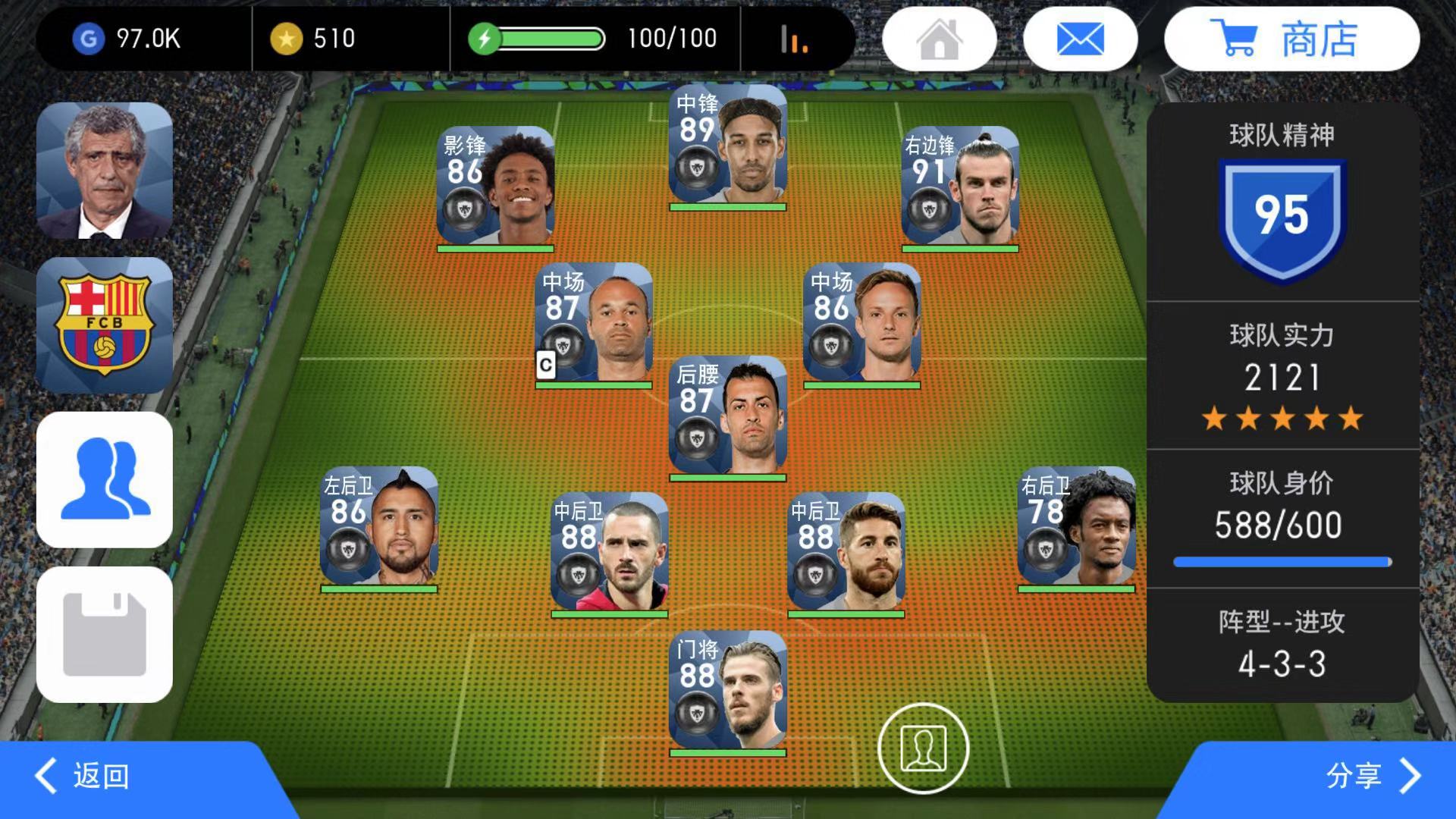
Task: Open the 阵型 4-3-3 formation panel
Action: coord(1282,645)
